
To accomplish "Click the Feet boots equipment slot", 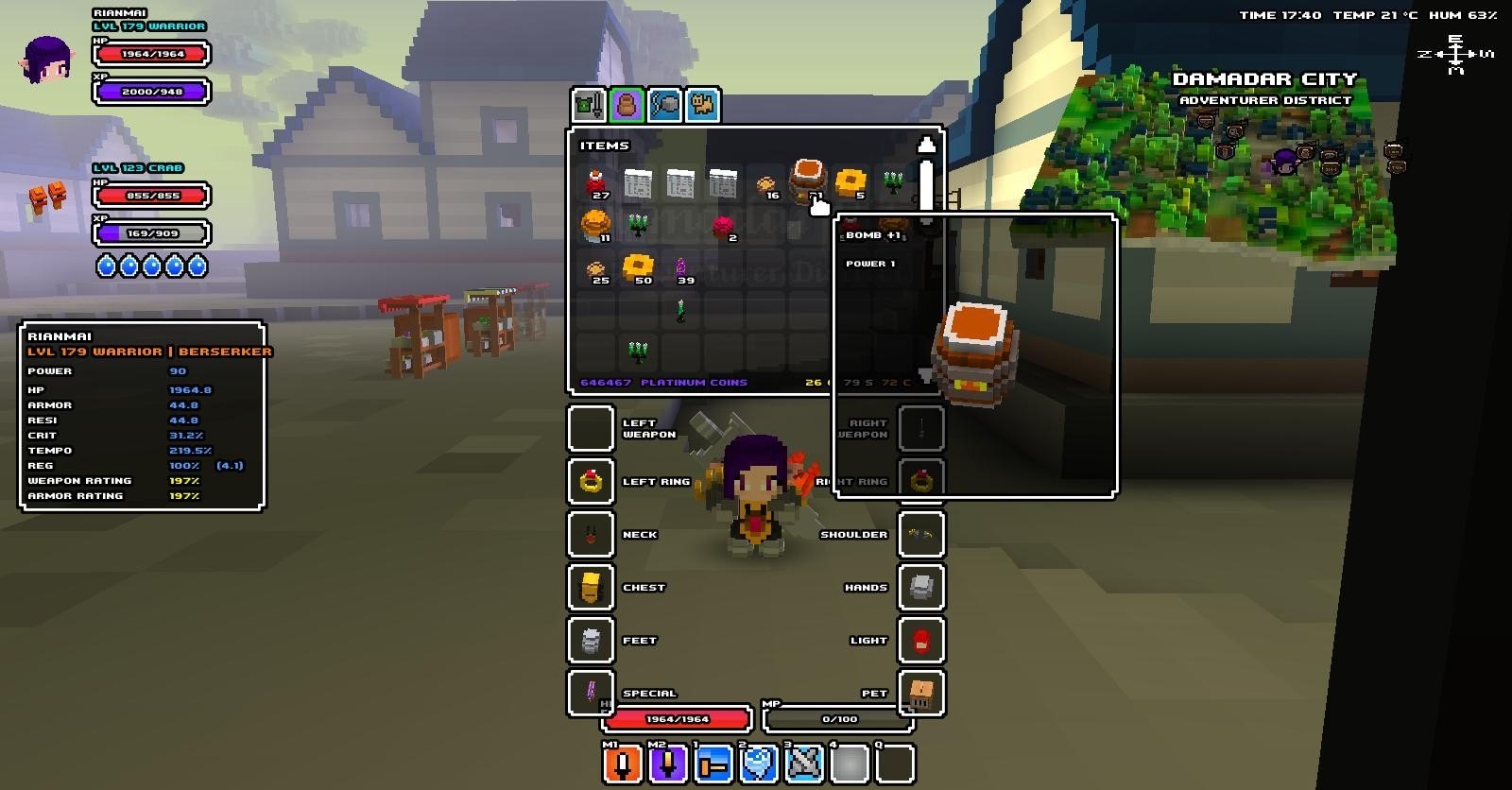I will (x=592, y=640).
